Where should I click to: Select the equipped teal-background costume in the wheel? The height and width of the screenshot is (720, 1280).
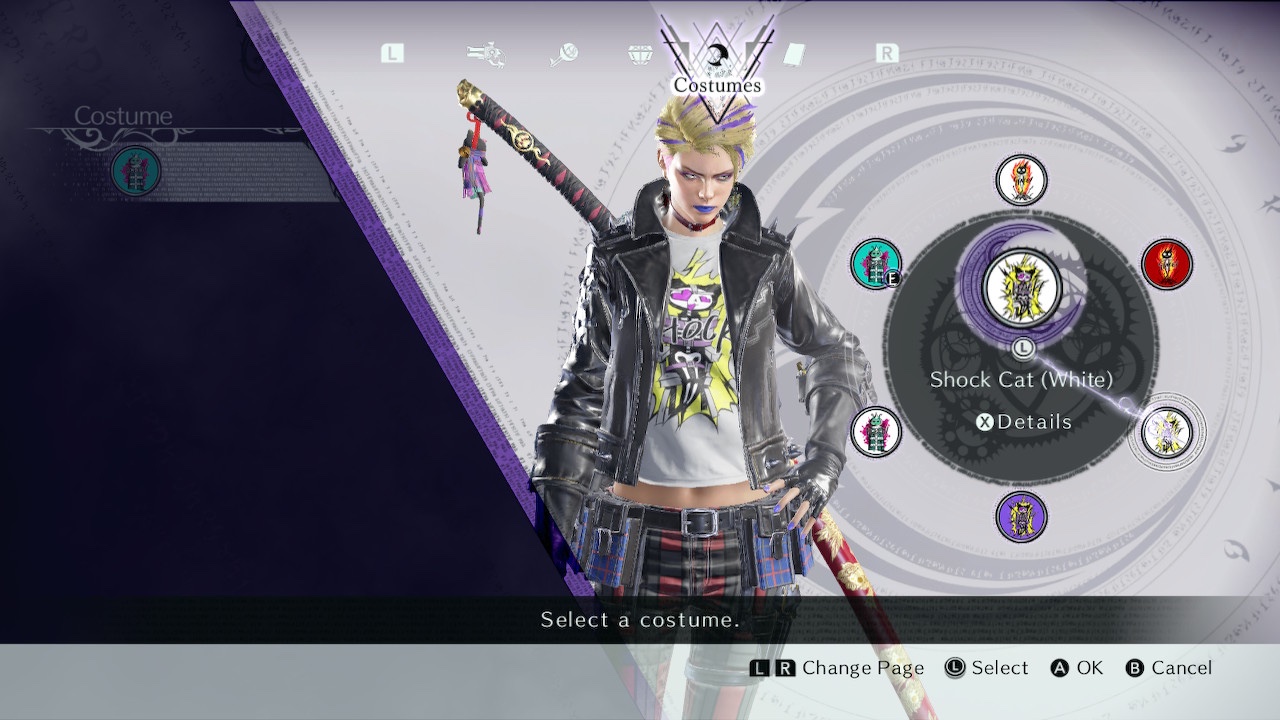pos(876,264)
